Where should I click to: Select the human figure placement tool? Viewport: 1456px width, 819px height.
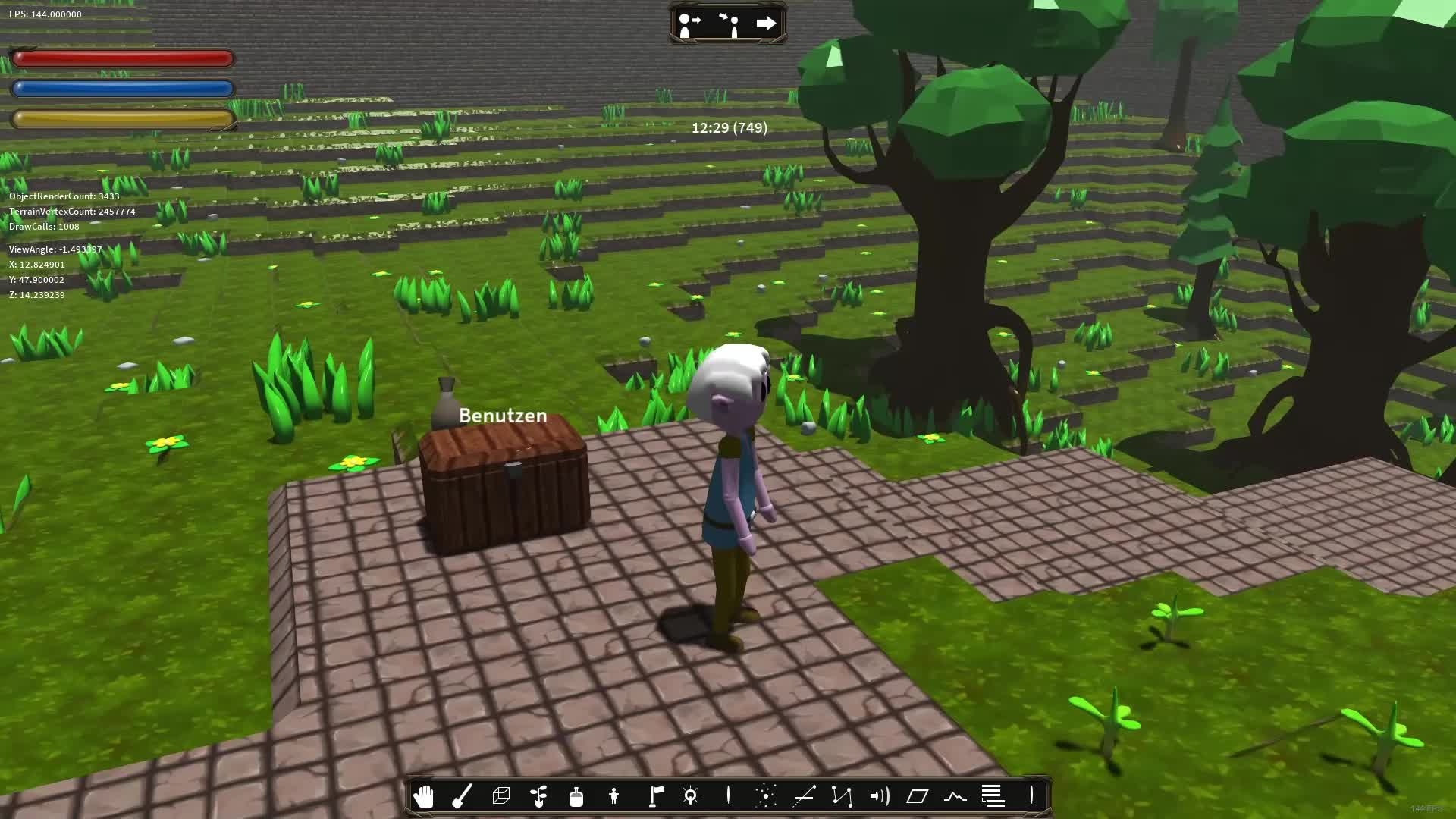614,795
